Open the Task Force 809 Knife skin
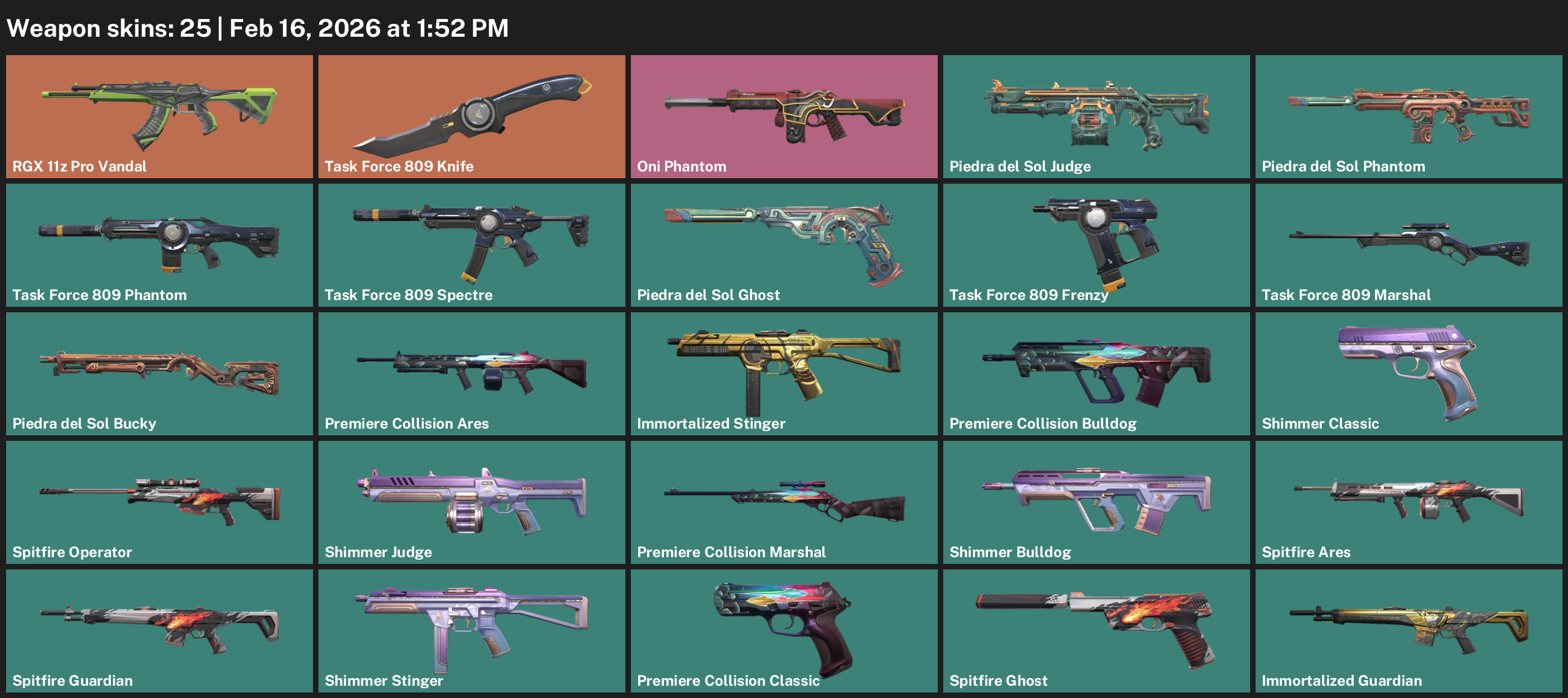Viewport: 1568px width, 698px height. coord(472,116)
